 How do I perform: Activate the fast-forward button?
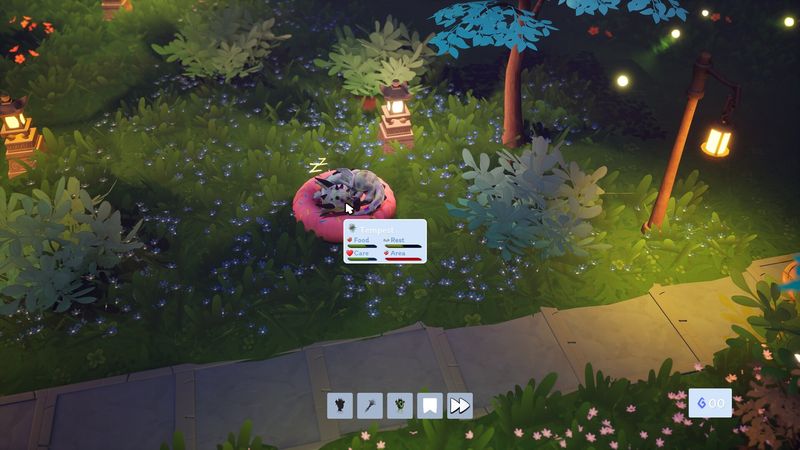pyautogui.click(x=460, y=405)
